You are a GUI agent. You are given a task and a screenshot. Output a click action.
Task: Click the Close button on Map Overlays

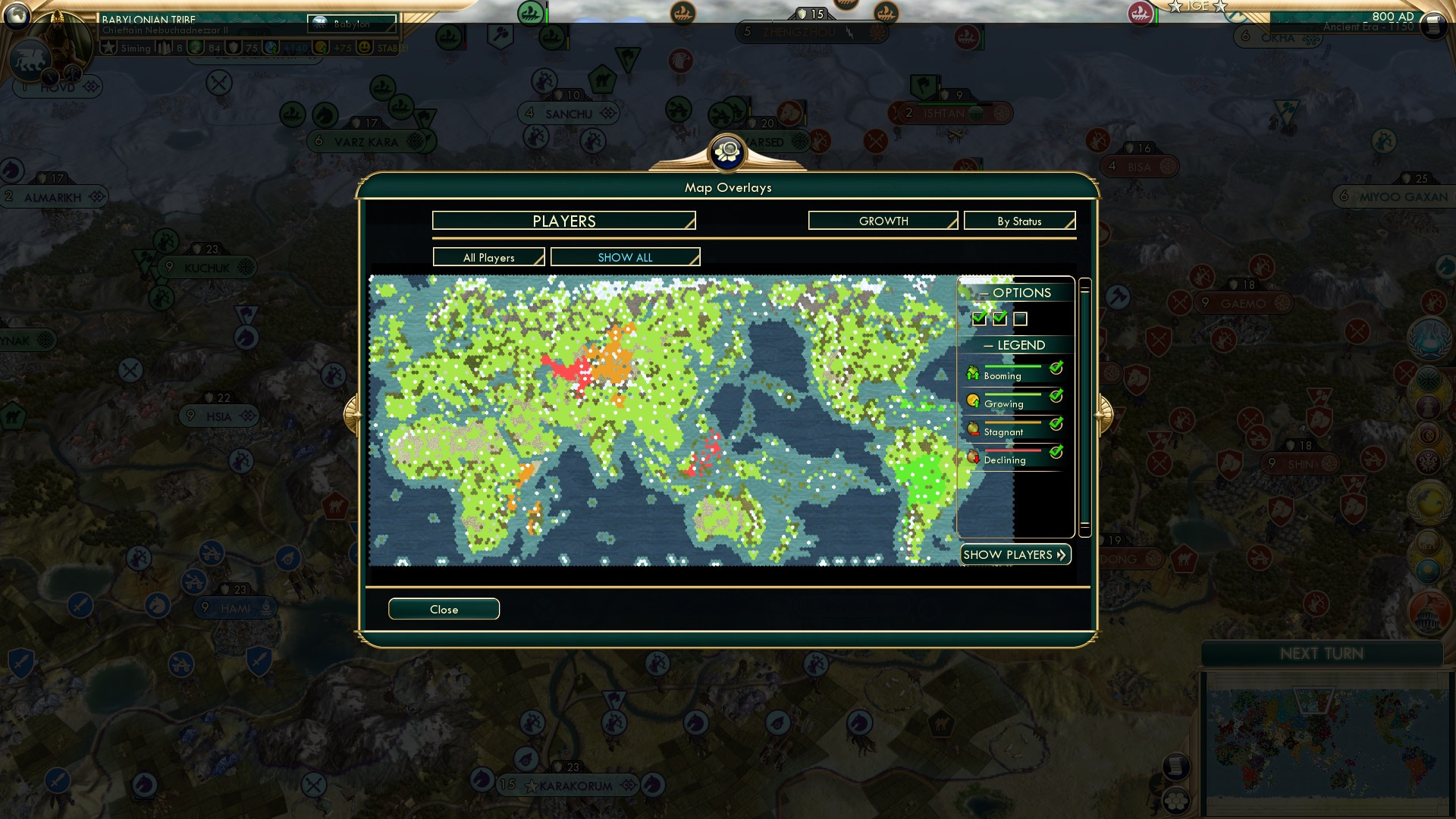444,609
